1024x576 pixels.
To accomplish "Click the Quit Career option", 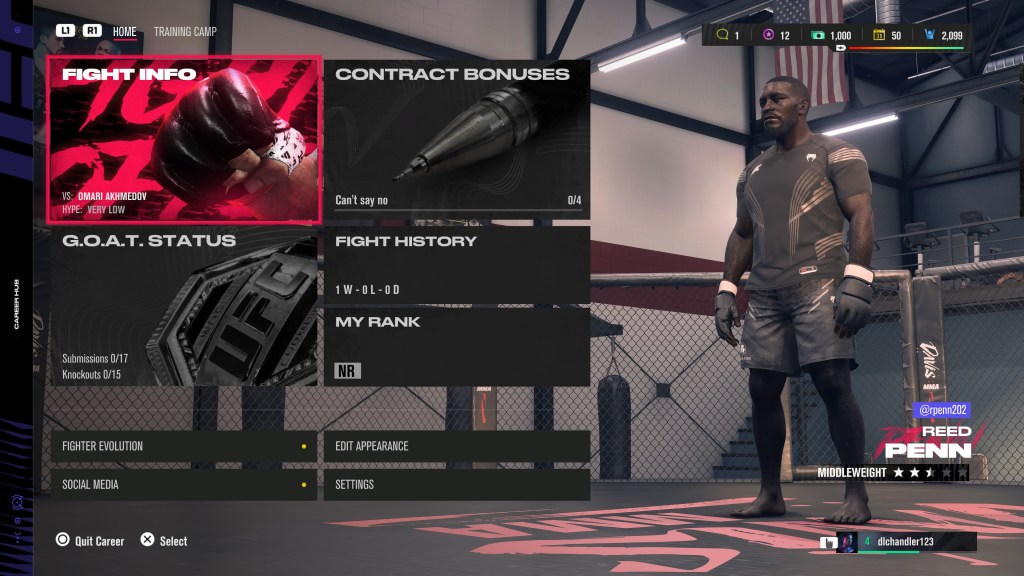I will (x=90, y=541).
